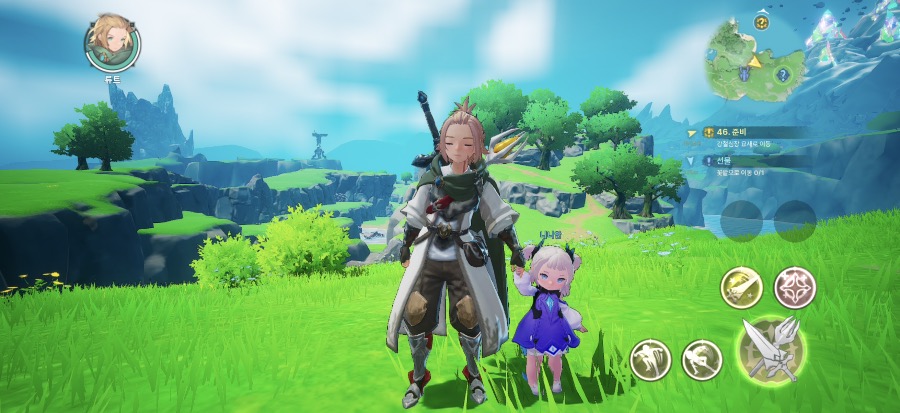Open the island minimap
900x413 pixels.
[x=754, y=65]
